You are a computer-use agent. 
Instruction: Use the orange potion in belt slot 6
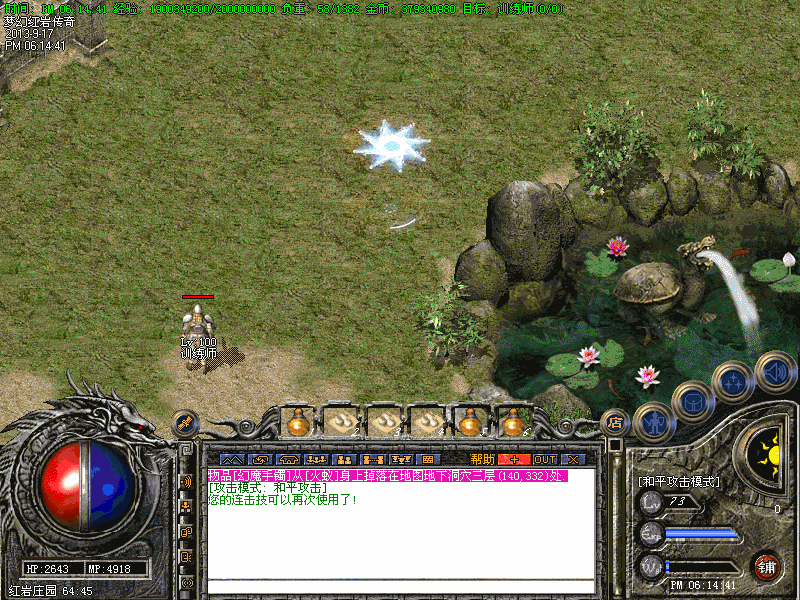pos(514,423)
